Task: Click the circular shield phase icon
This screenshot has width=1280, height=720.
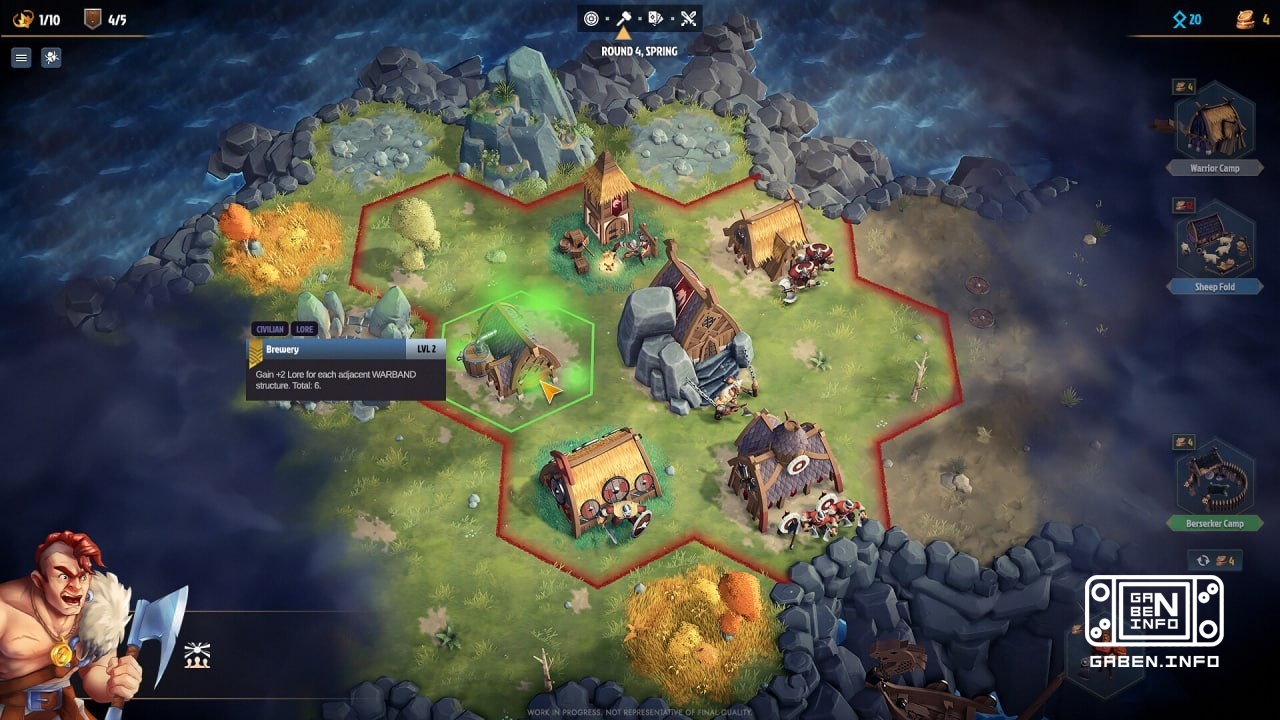Action: [x=592, y=18]
